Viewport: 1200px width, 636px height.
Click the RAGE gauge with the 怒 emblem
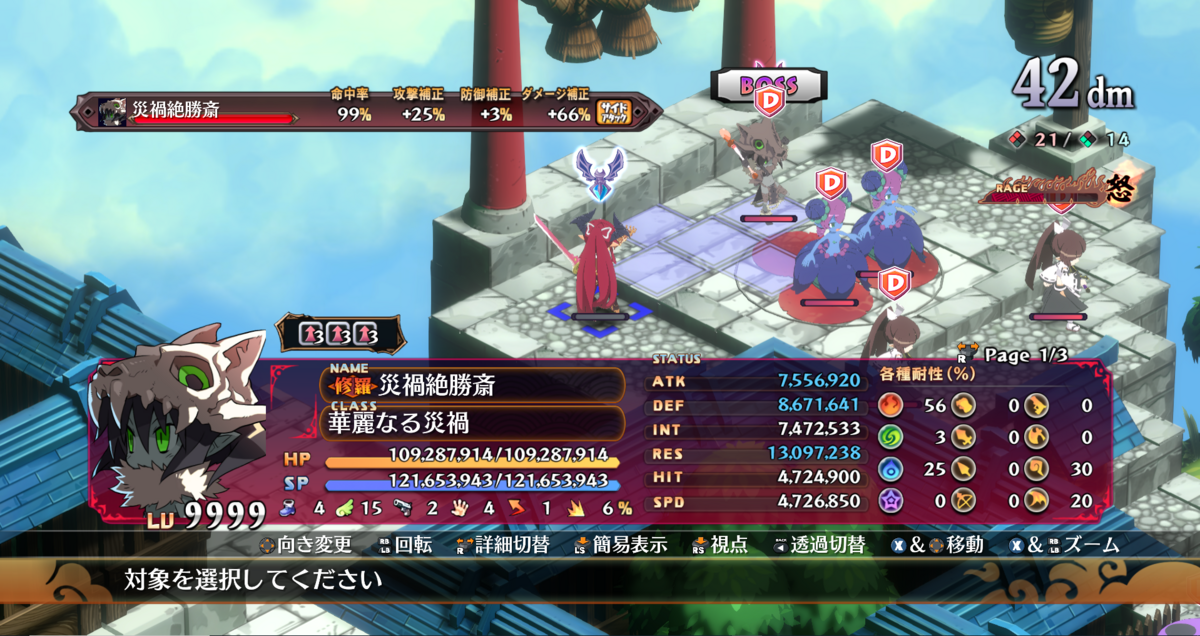[x=1058, y=192]
